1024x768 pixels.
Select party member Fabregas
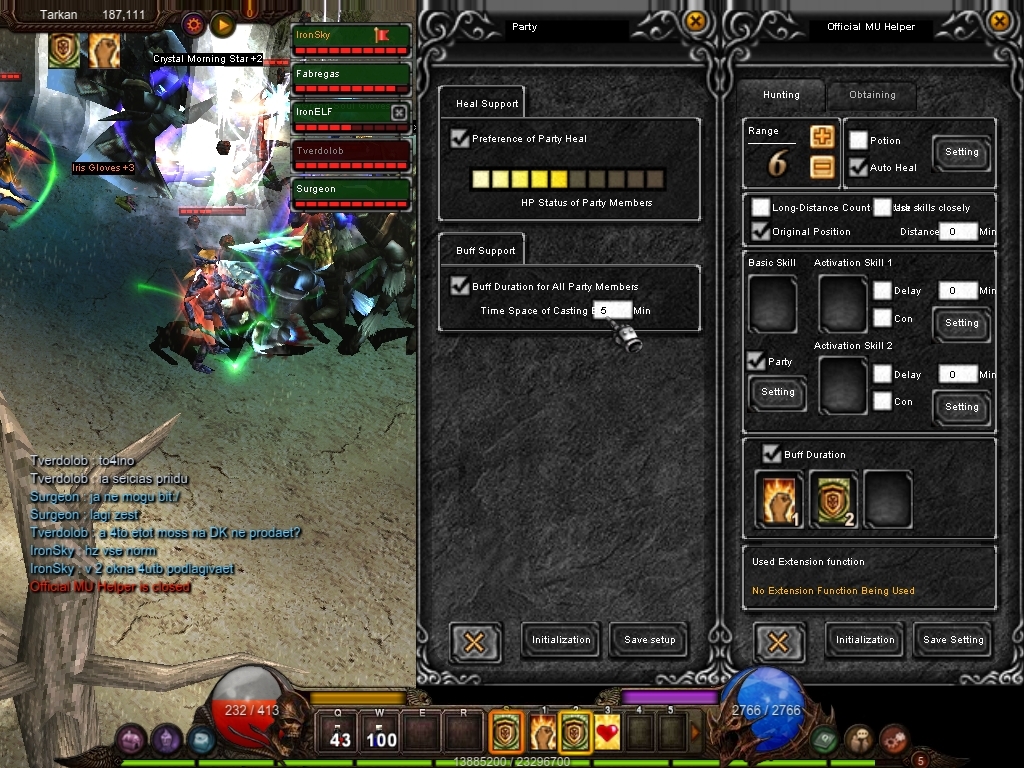(x=351, y=74)
